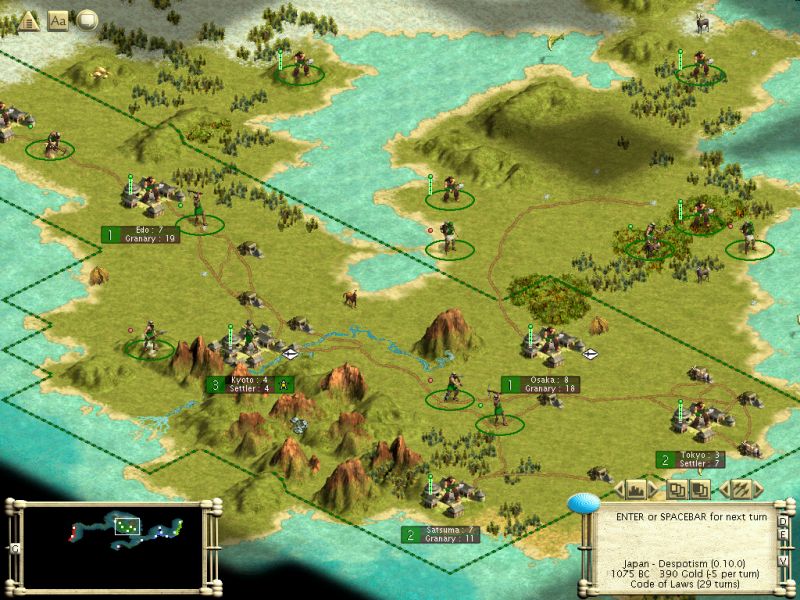The image size is (800, 600).
Task: Open the unit arrows button
Action: point(742,489)
